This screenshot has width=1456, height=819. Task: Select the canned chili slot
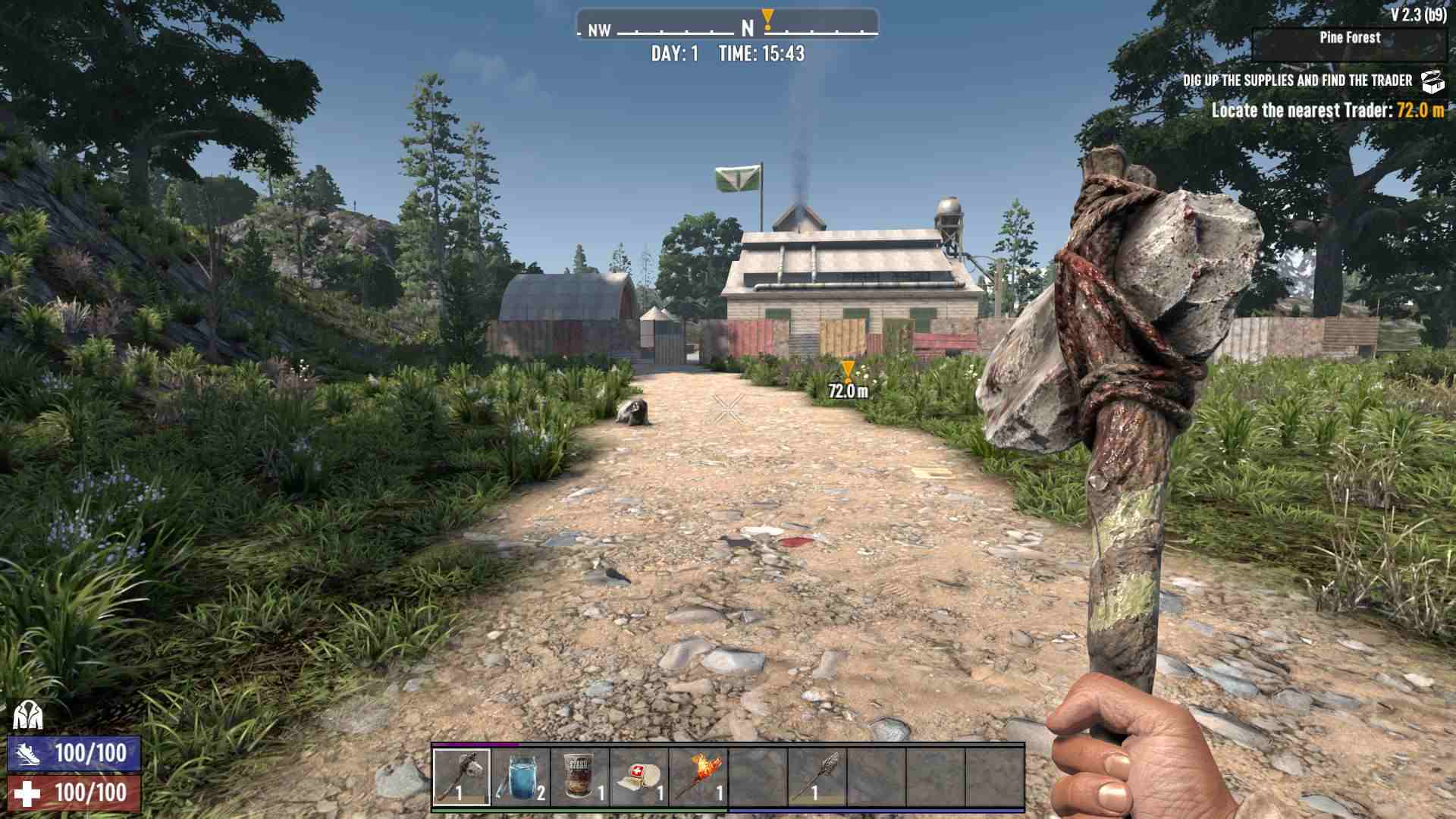pyautogui.click(x=580, y=777)
